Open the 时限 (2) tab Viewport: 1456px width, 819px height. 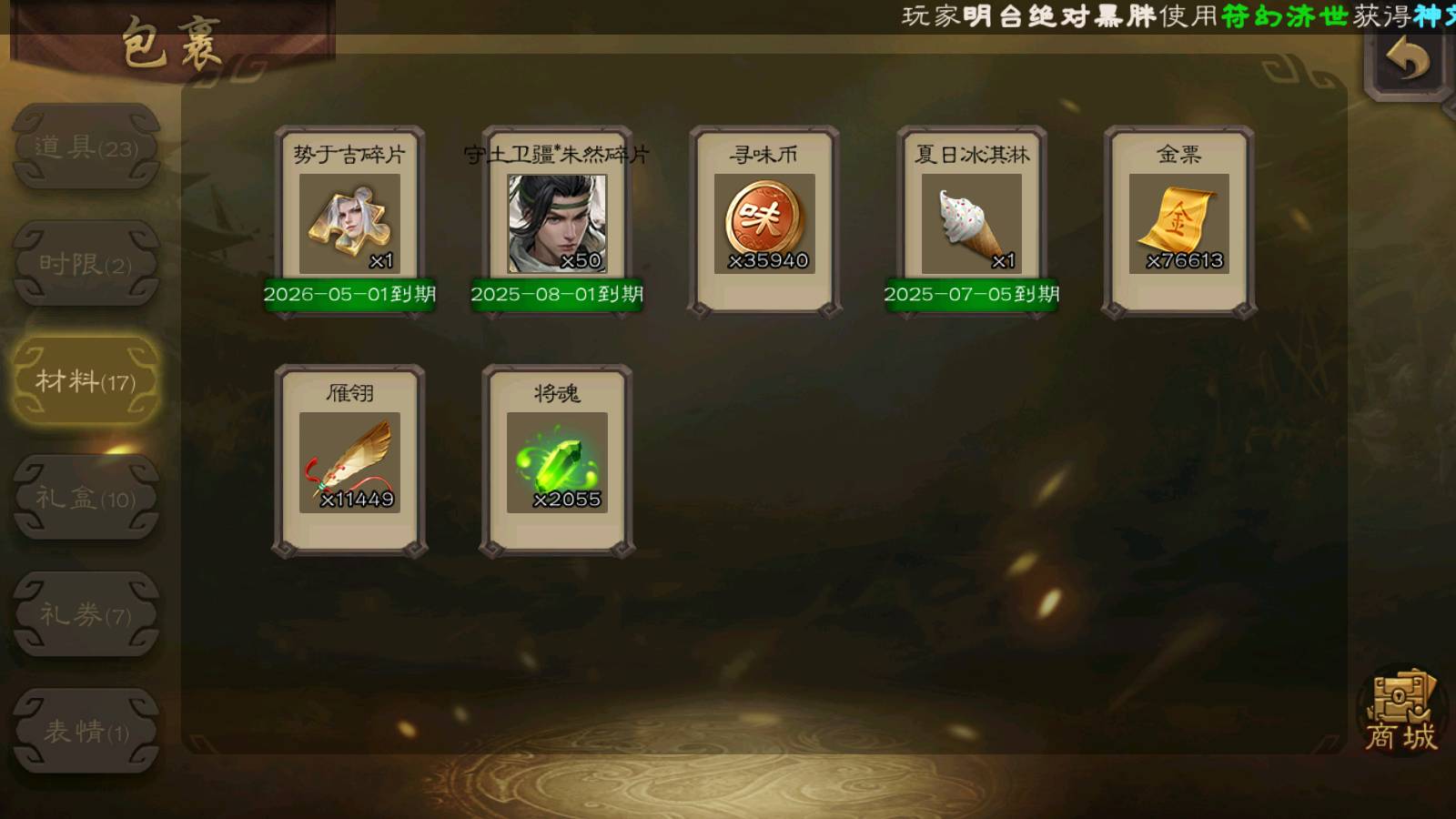click(86, 264)
